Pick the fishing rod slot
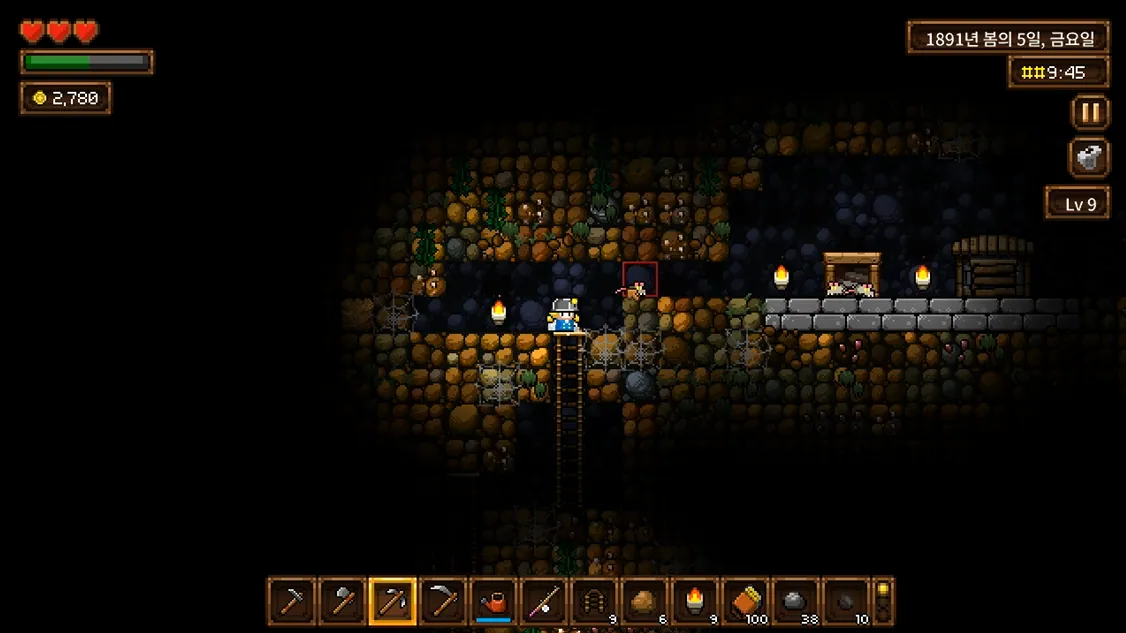Image resolution: width=1126 pixels, height=633 pixels. [544, 602]
